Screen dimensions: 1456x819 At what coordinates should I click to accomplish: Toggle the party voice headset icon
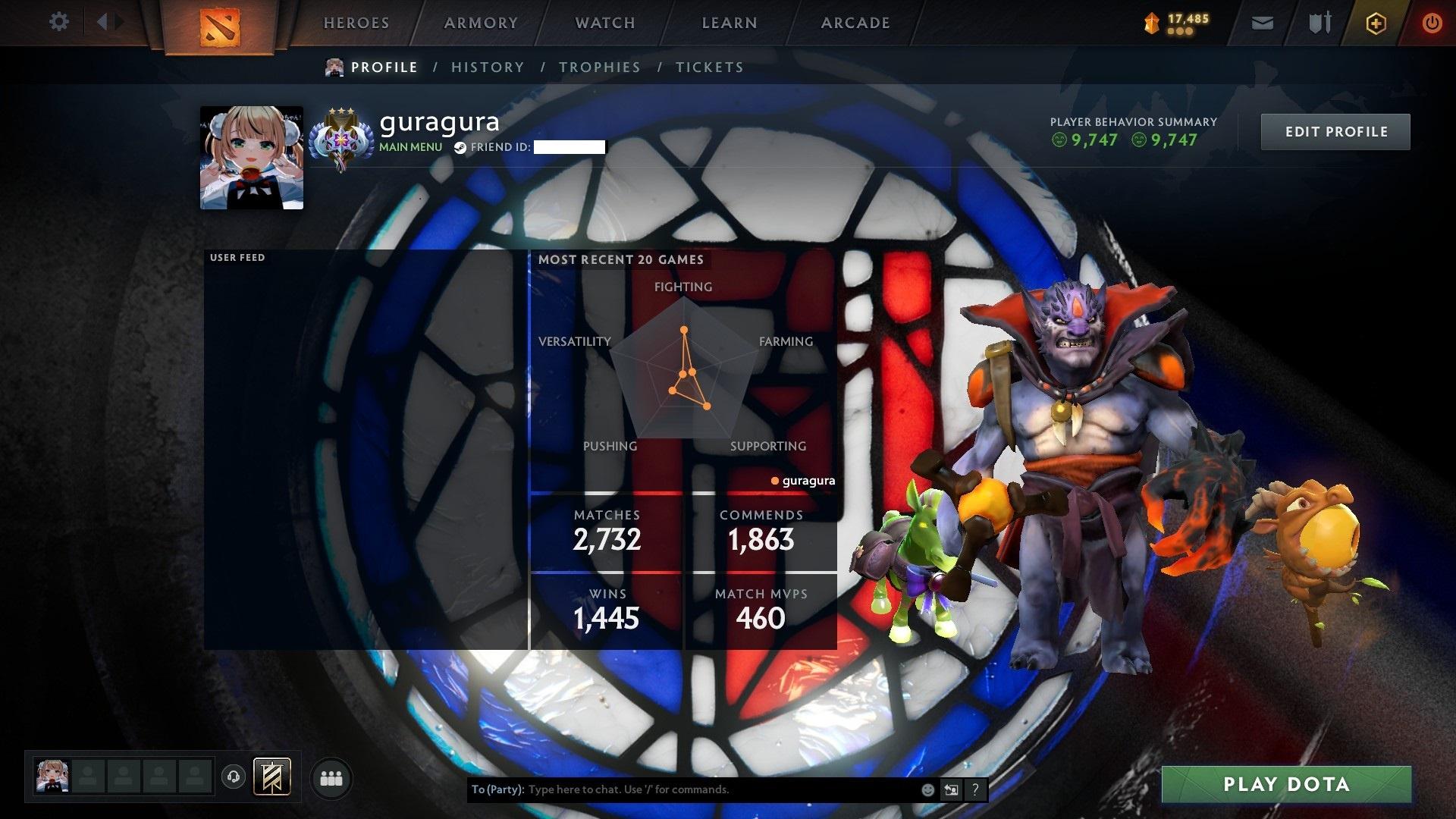click(x=234, y=777)
